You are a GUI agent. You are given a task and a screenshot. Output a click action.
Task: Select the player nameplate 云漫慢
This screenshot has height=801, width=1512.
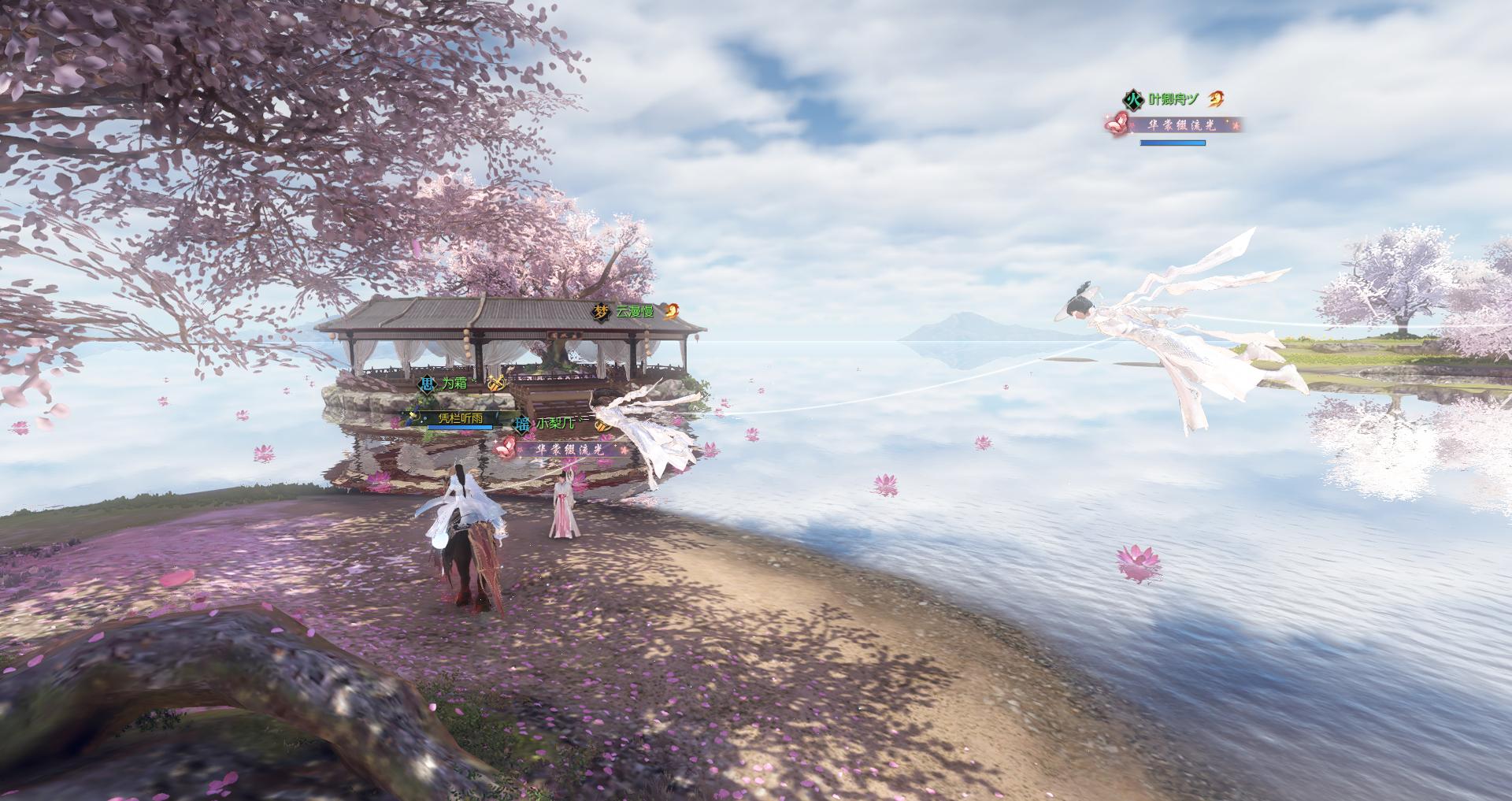[x=635, y=312]
